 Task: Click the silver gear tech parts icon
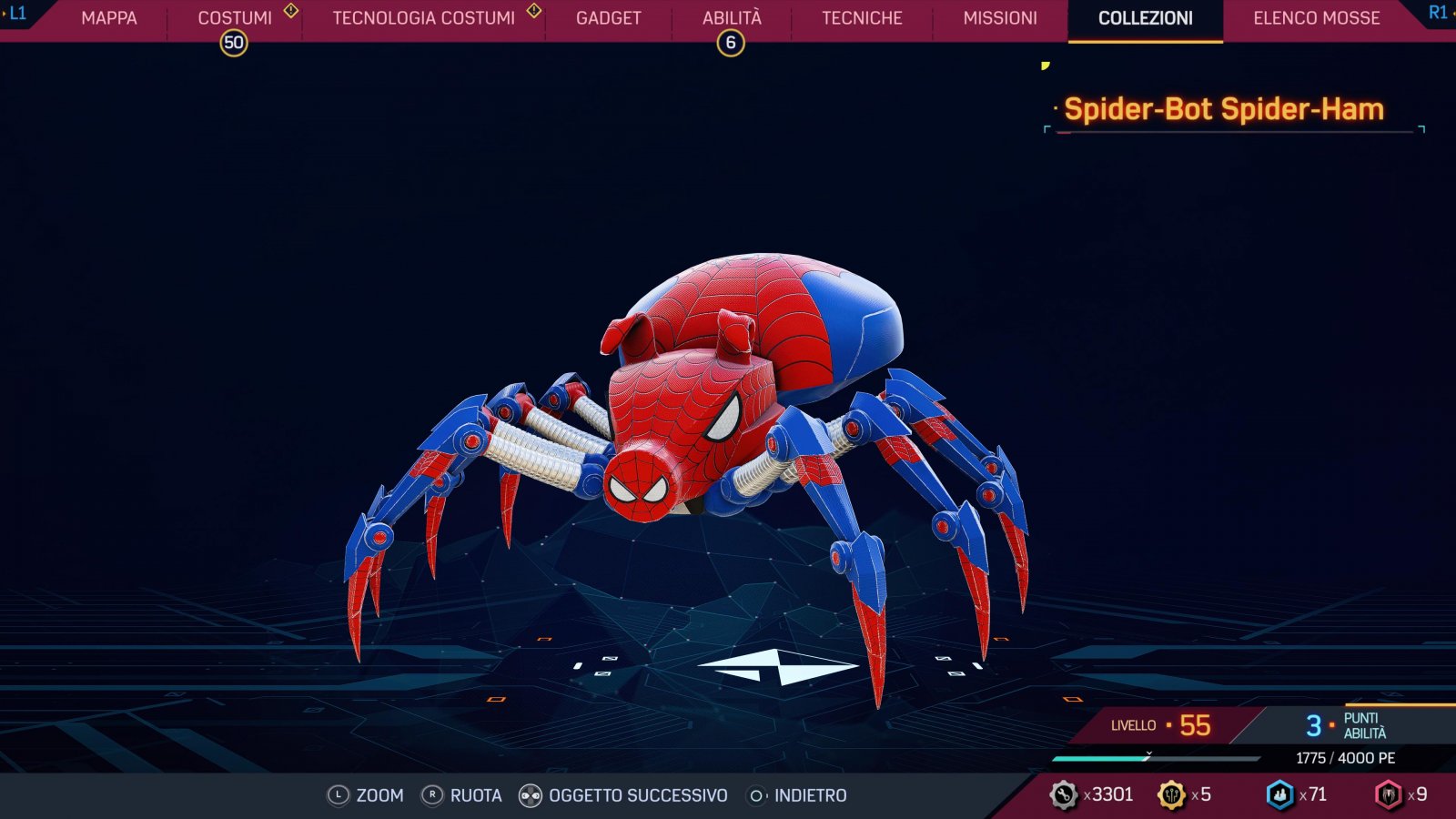click(x=1062, y=793)
